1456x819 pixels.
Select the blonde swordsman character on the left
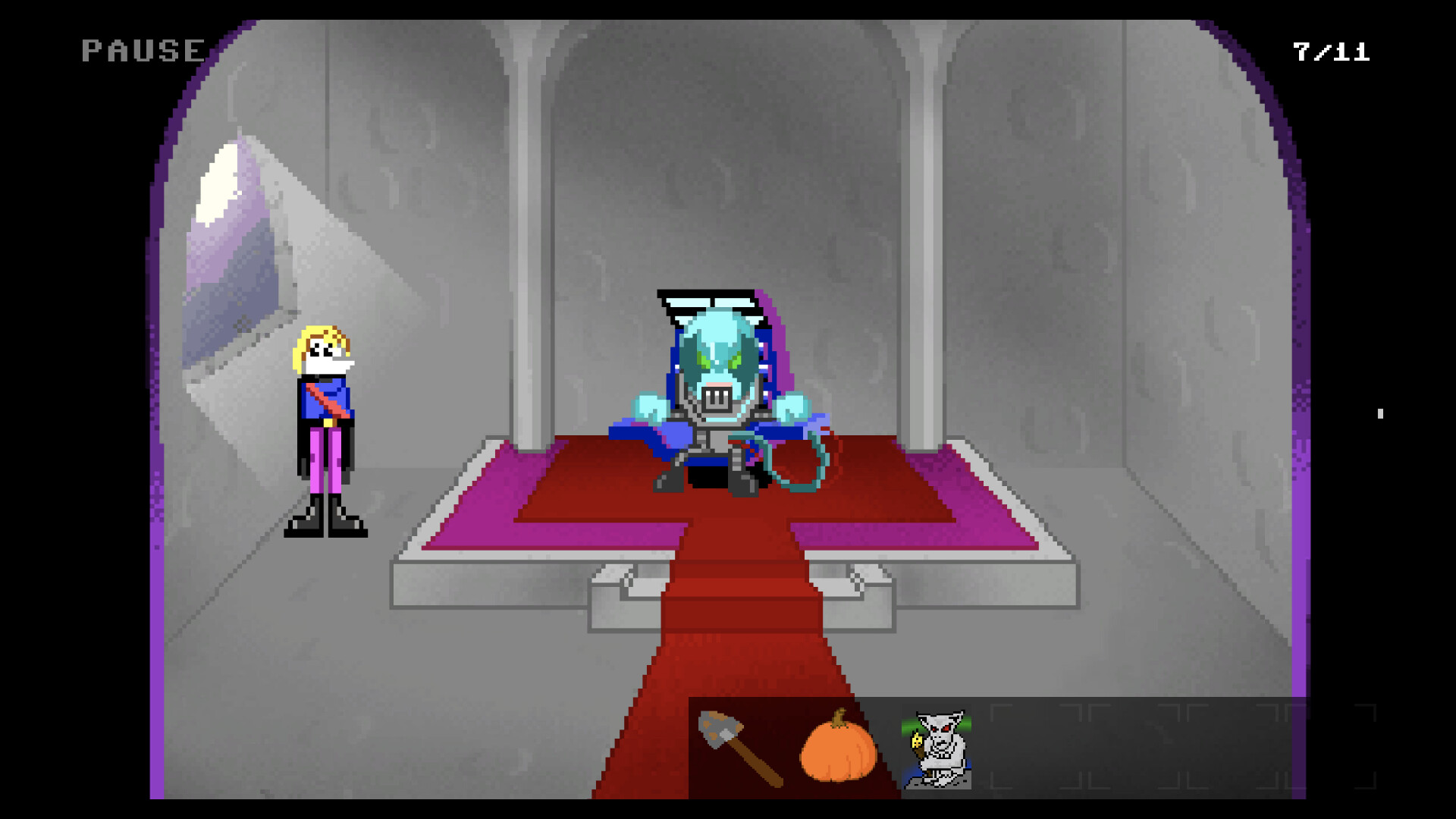(x=322, y=425)
